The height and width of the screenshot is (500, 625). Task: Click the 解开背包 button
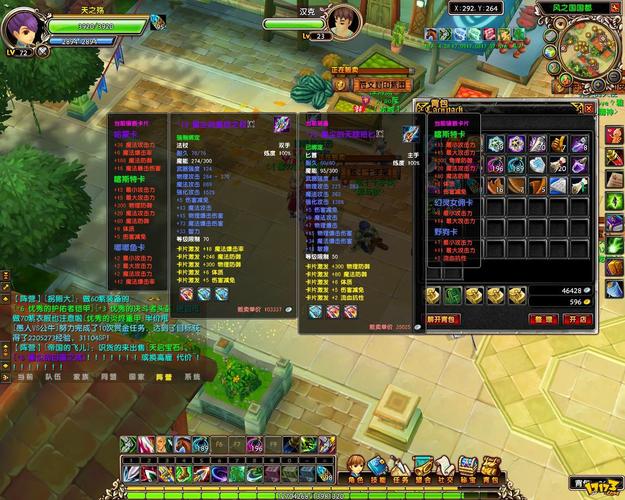(x=446, y=319)
